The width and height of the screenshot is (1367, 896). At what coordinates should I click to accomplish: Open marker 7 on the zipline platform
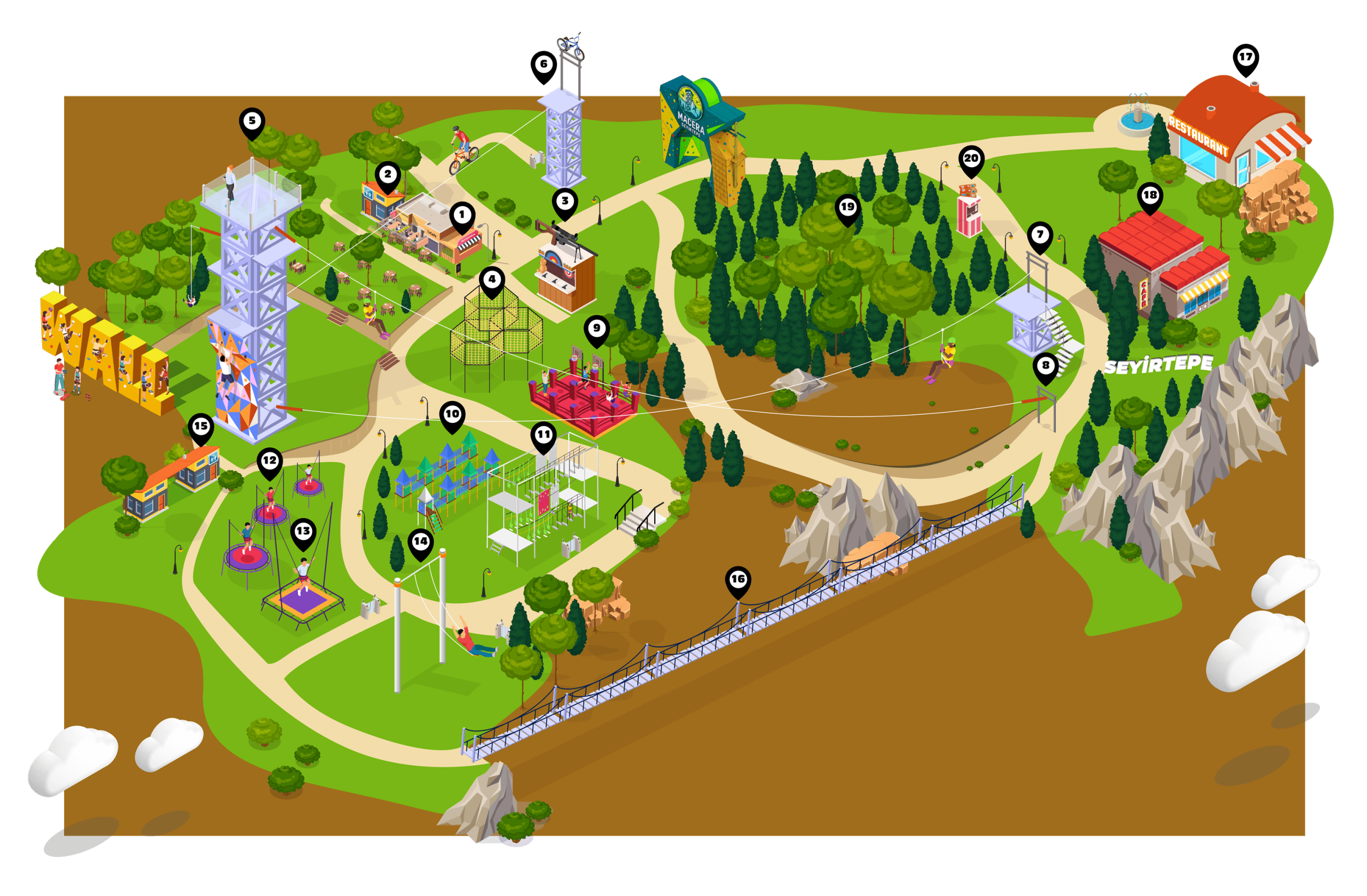click(x=1040, y=235)
